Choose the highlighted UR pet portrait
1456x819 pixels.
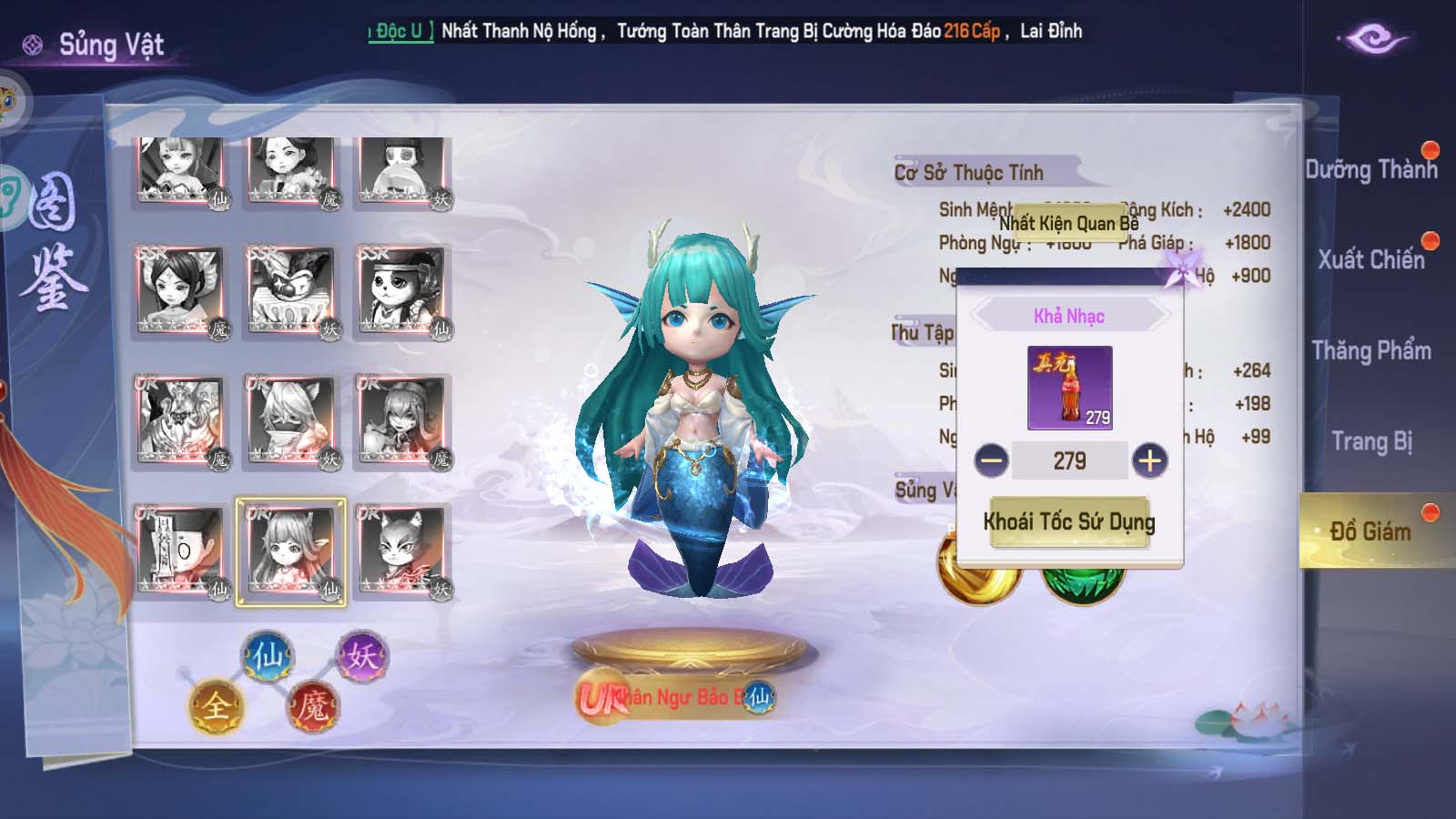(x=290, y=551)
